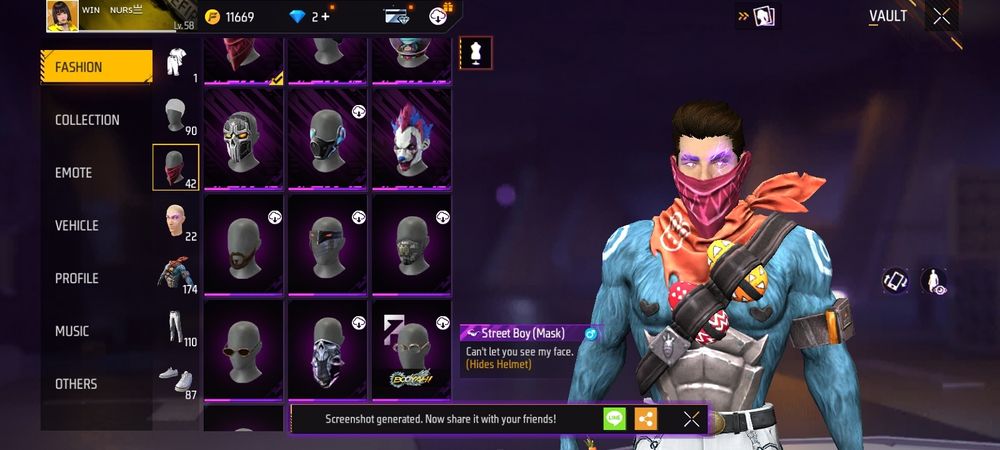1000x450 pixels.
Task: Share the screenshot via LINE
Action: coord(614,419)
